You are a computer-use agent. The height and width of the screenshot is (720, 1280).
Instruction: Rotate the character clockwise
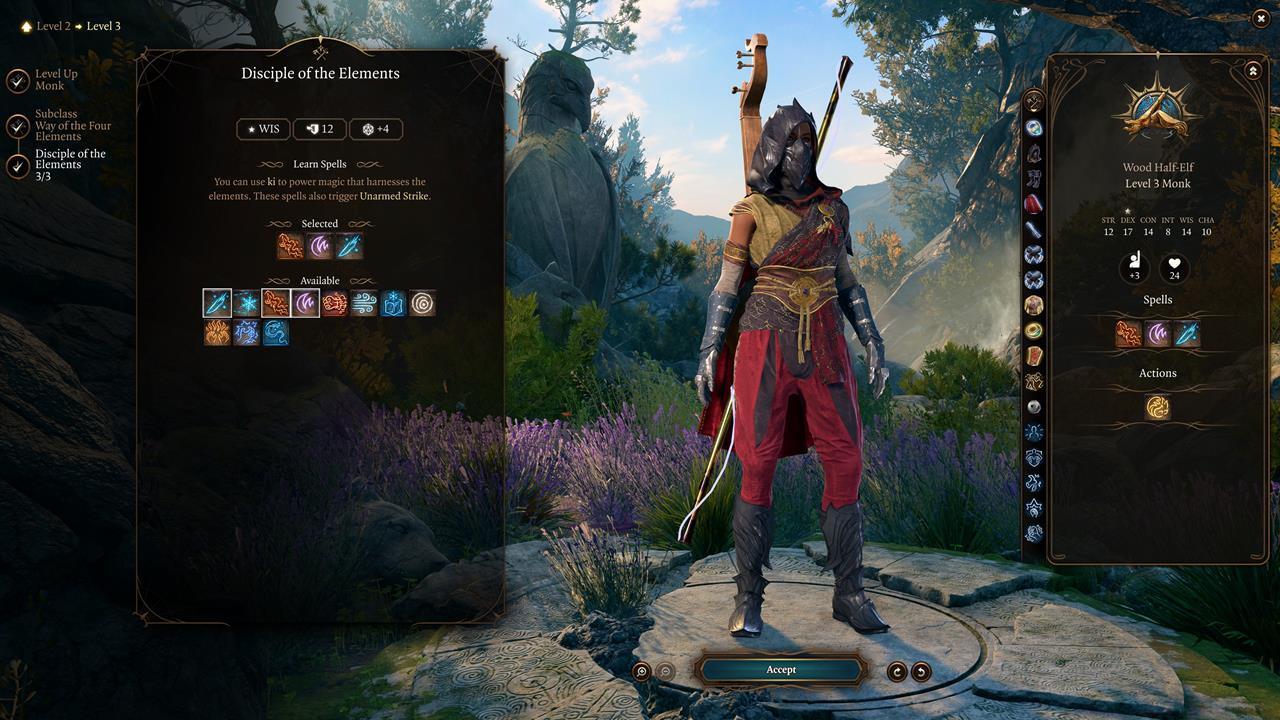click(x=897, y=671)
